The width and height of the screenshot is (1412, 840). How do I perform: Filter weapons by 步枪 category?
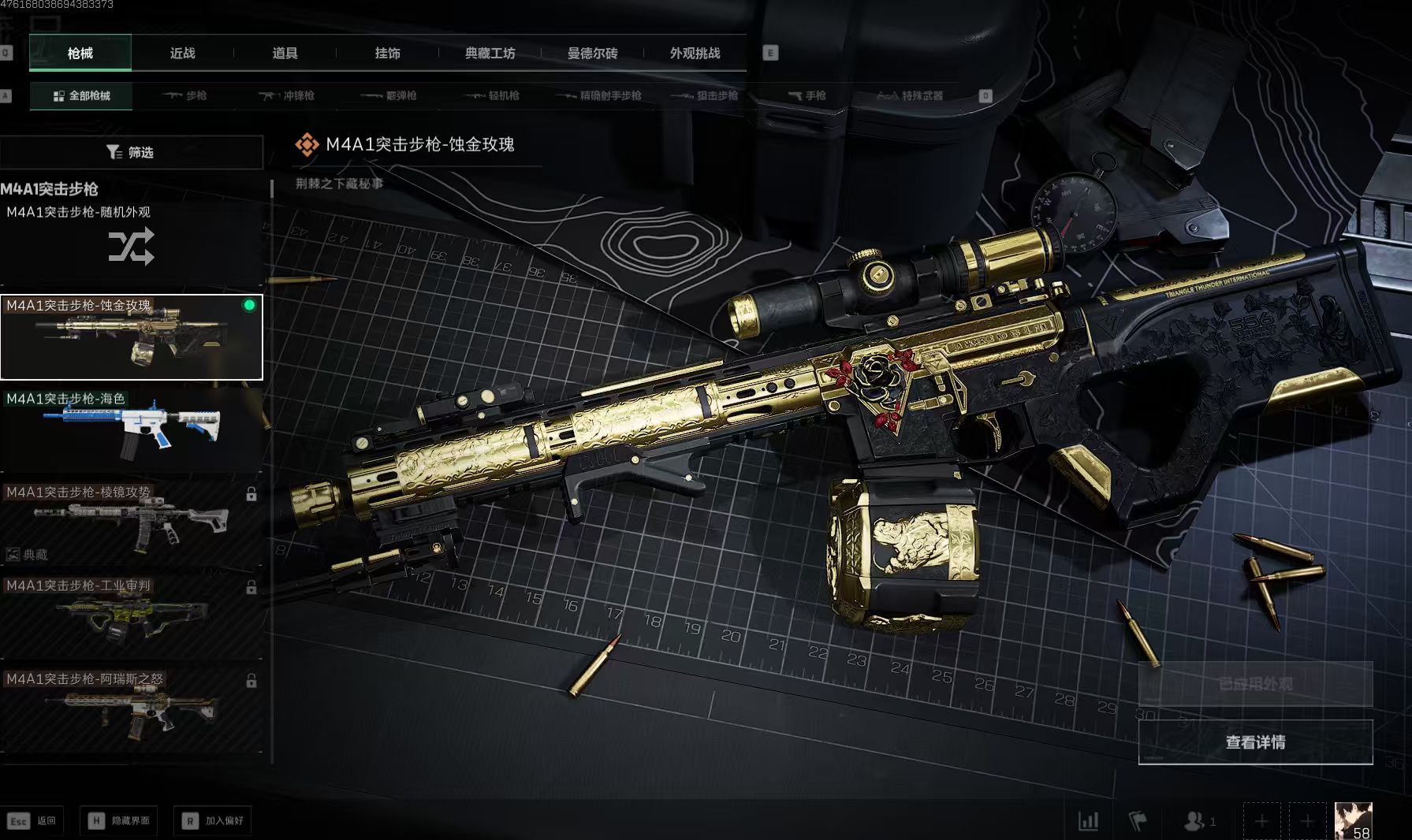(x=185, y=96)
